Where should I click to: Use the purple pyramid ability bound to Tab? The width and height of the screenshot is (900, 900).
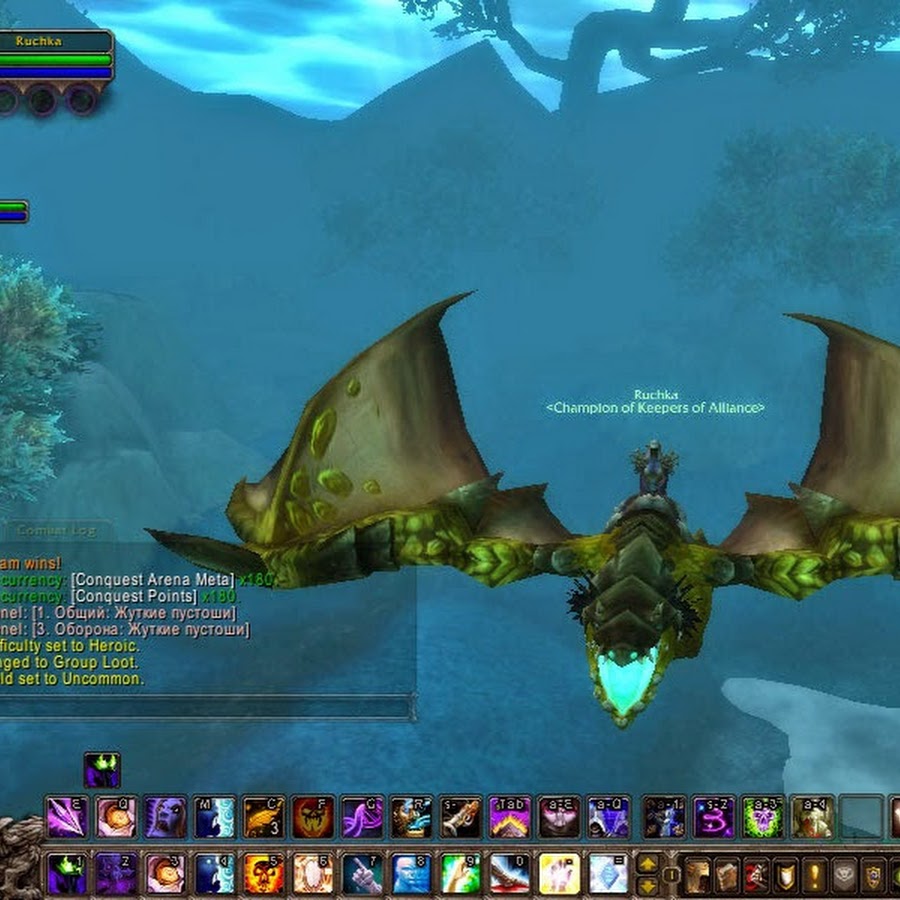click(510, 817)
